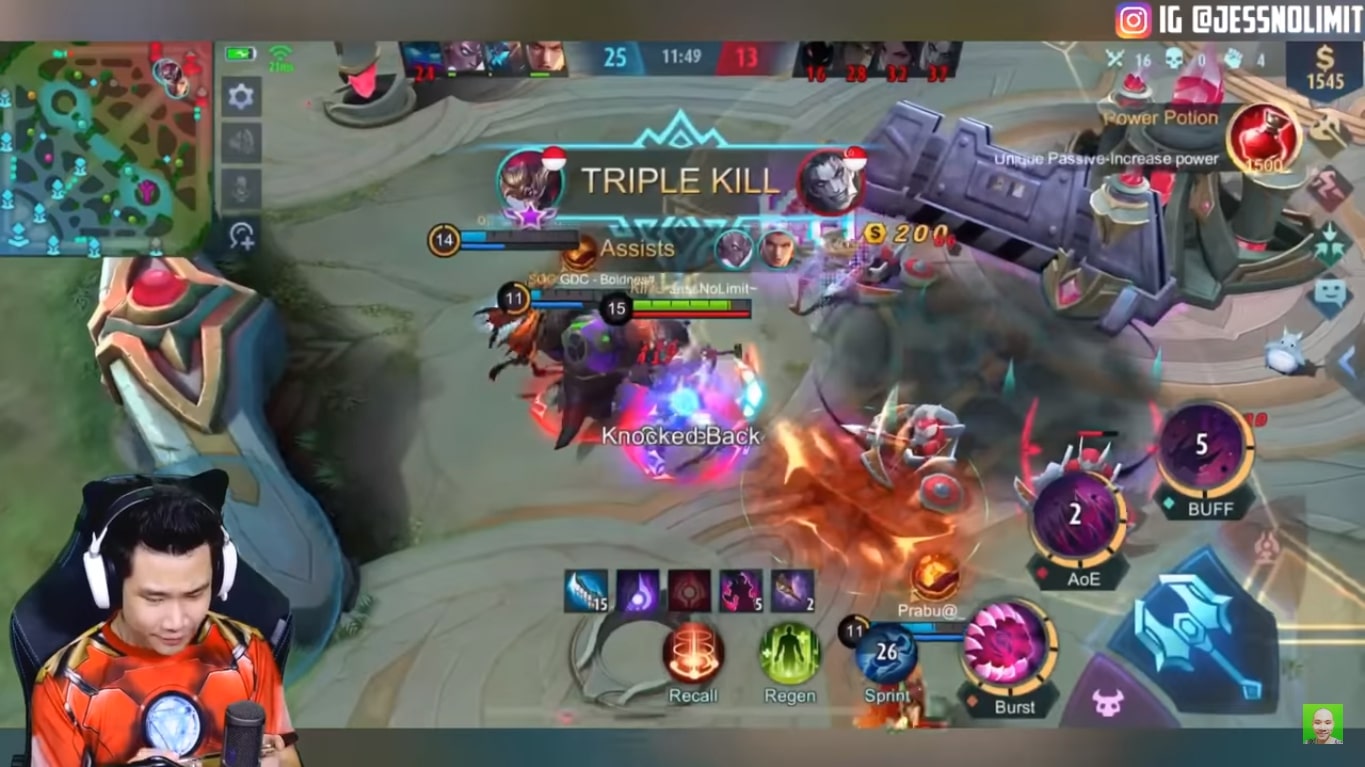
Task: Trigger the Buff skill
Action: click(1205, 460)
